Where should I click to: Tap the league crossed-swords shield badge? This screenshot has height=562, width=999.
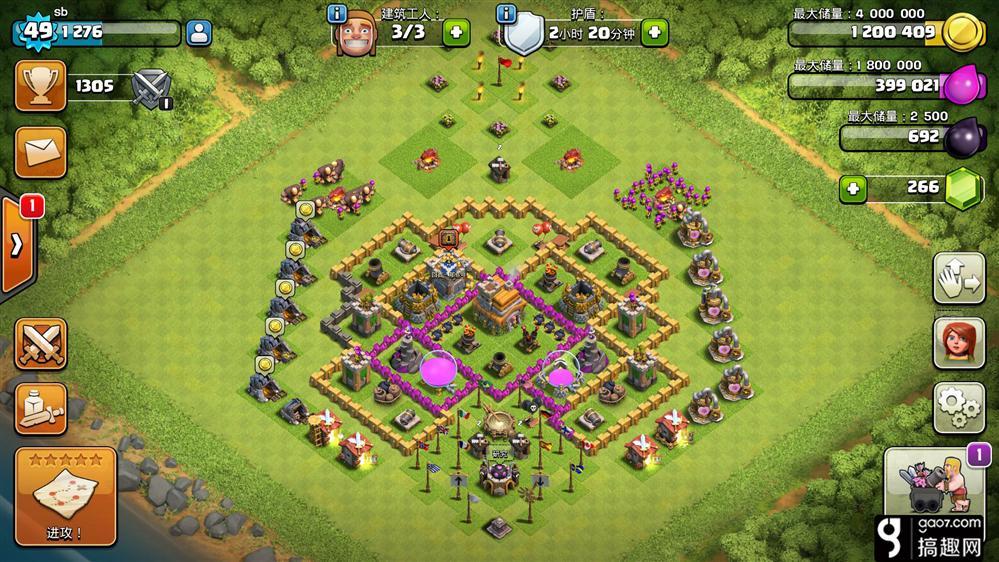click(x=152, y=87)
